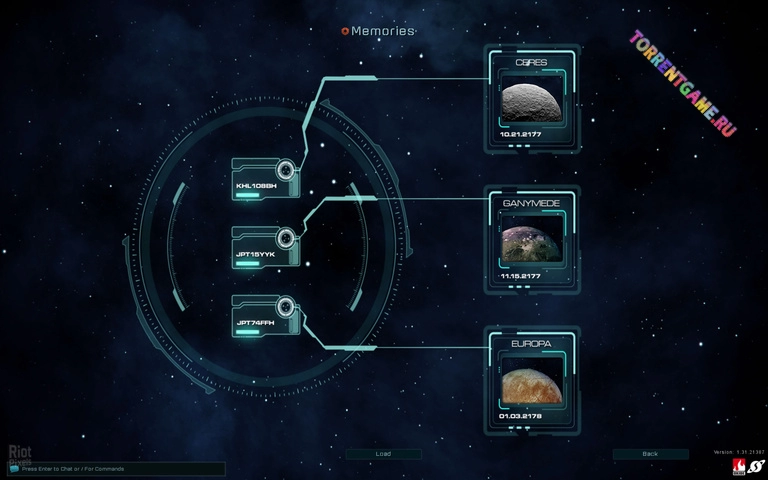
Task: Pick the Ganymede memory thumbnail
Action: click(532, 242)
